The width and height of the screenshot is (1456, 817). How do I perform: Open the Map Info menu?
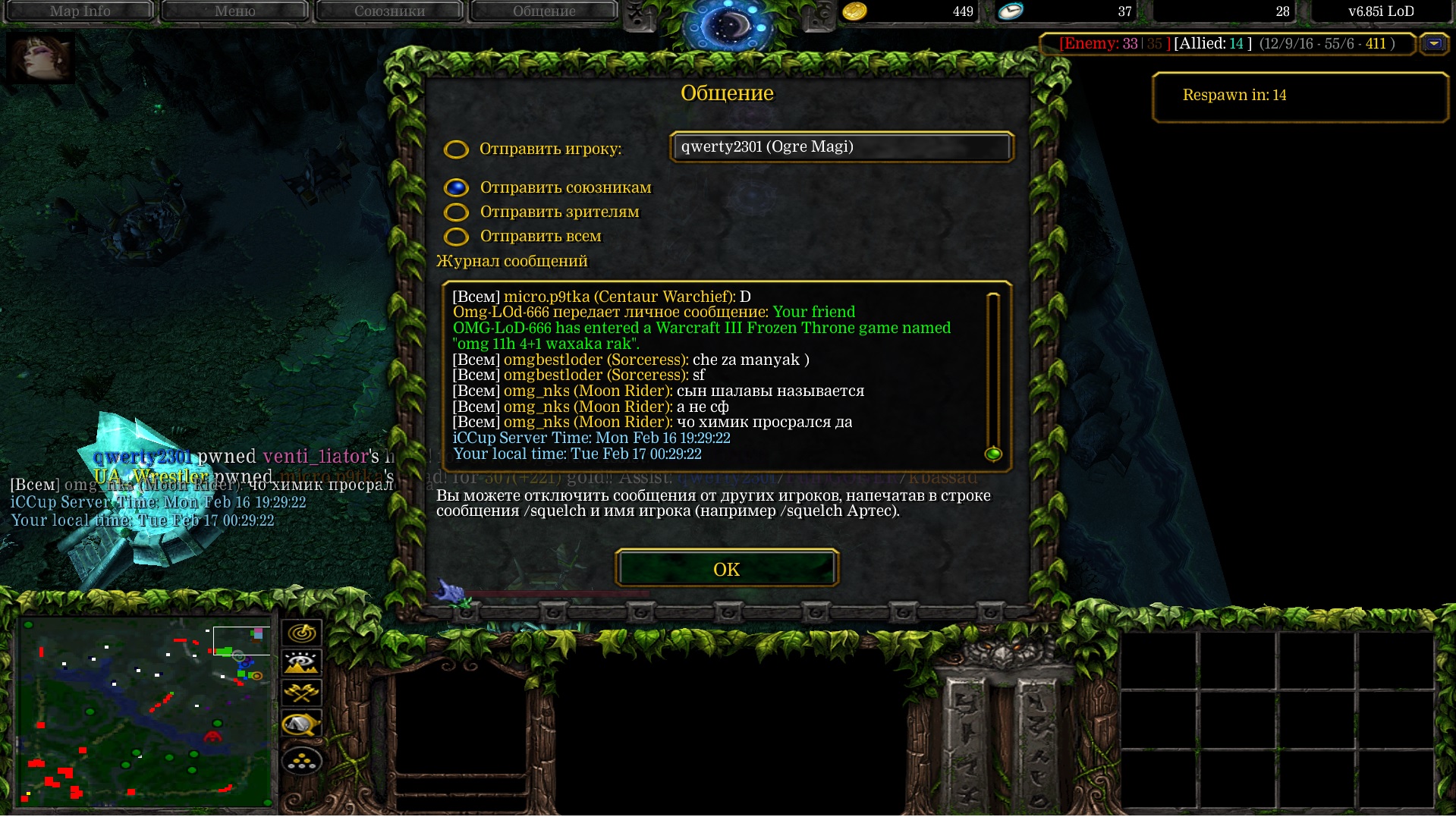click(80, 11)
